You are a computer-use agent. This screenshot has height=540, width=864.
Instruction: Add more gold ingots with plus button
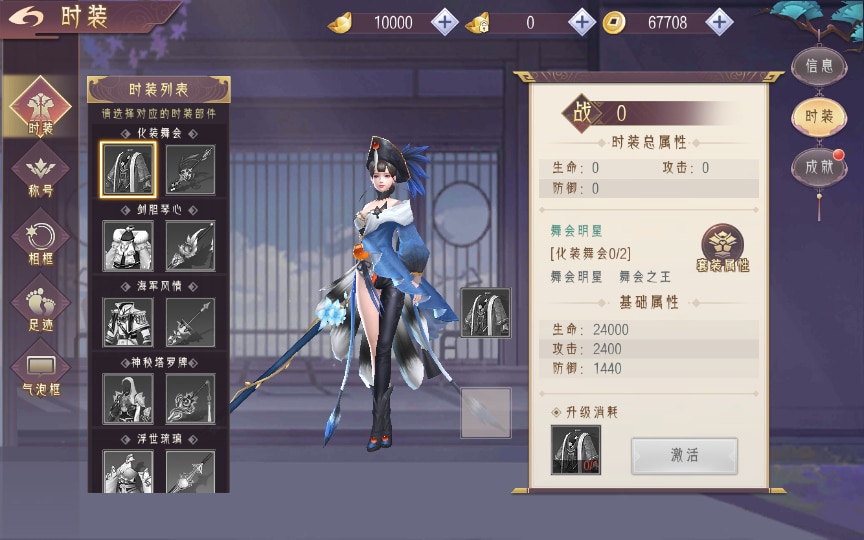click(445, 22)
